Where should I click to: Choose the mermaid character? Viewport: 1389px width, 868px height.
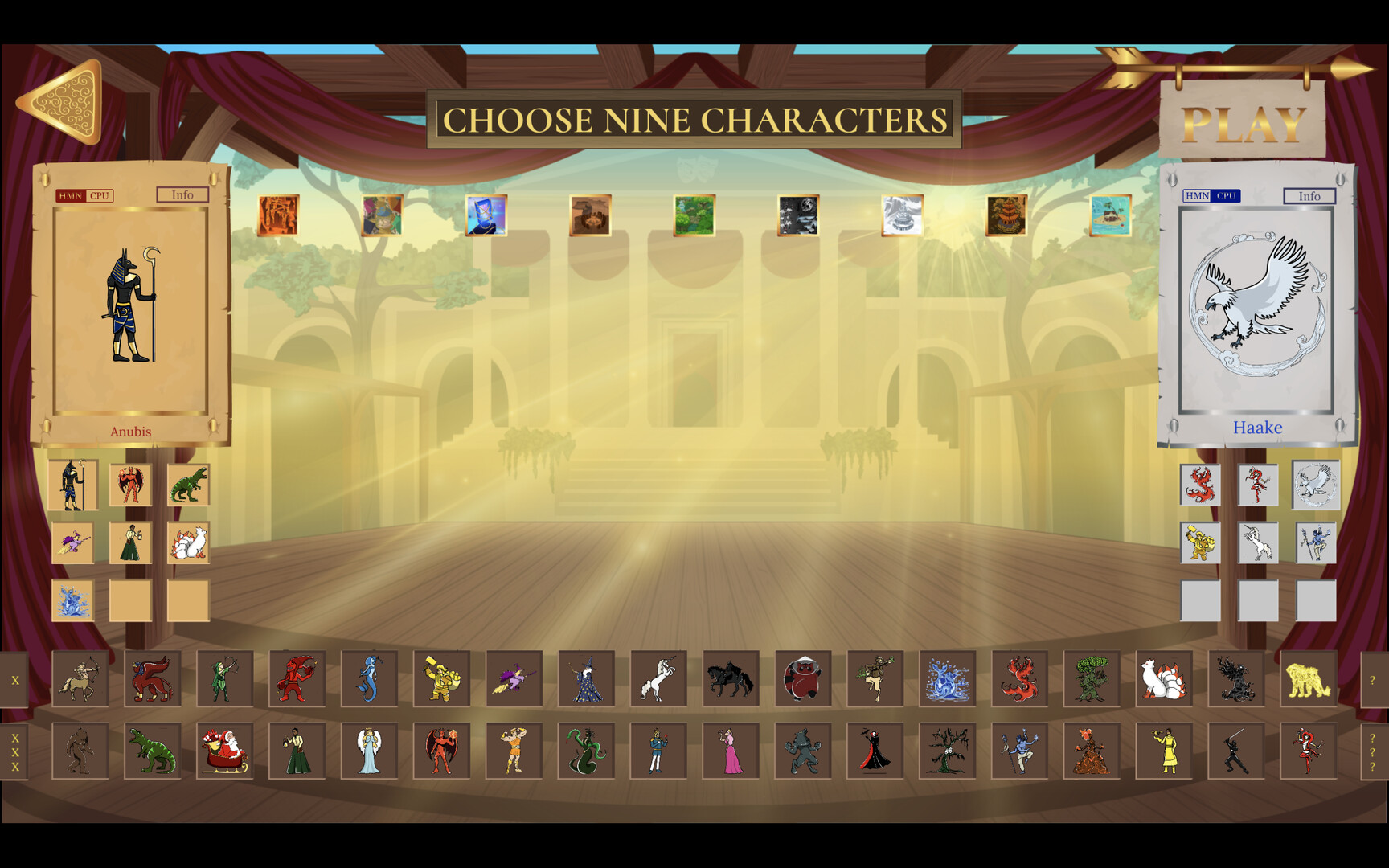point(370,679)
